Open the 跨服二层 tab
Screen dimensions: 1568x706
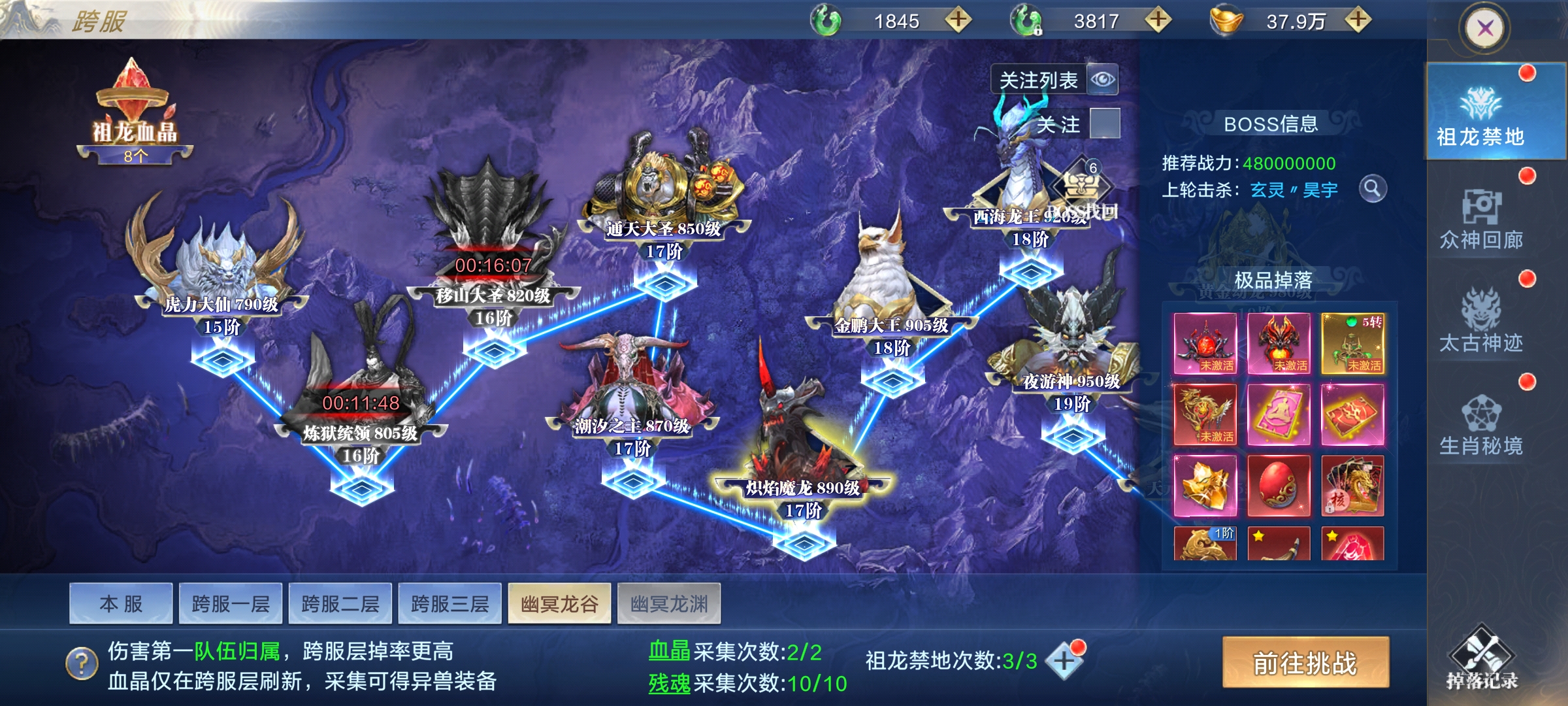coord(340,603)
